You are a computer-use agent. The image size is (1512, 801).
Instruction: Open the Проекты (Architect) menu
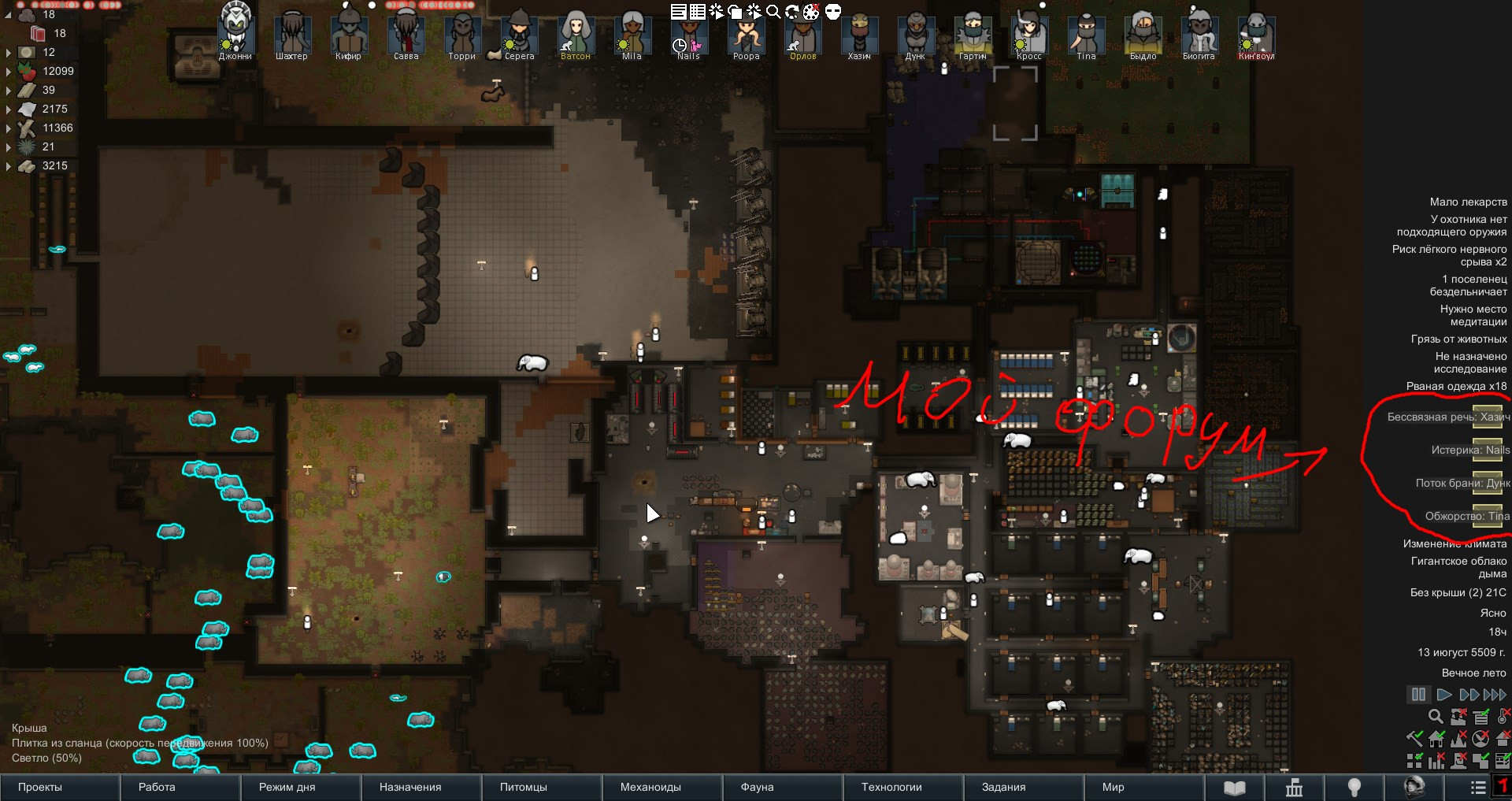click(x=40, y=787)
